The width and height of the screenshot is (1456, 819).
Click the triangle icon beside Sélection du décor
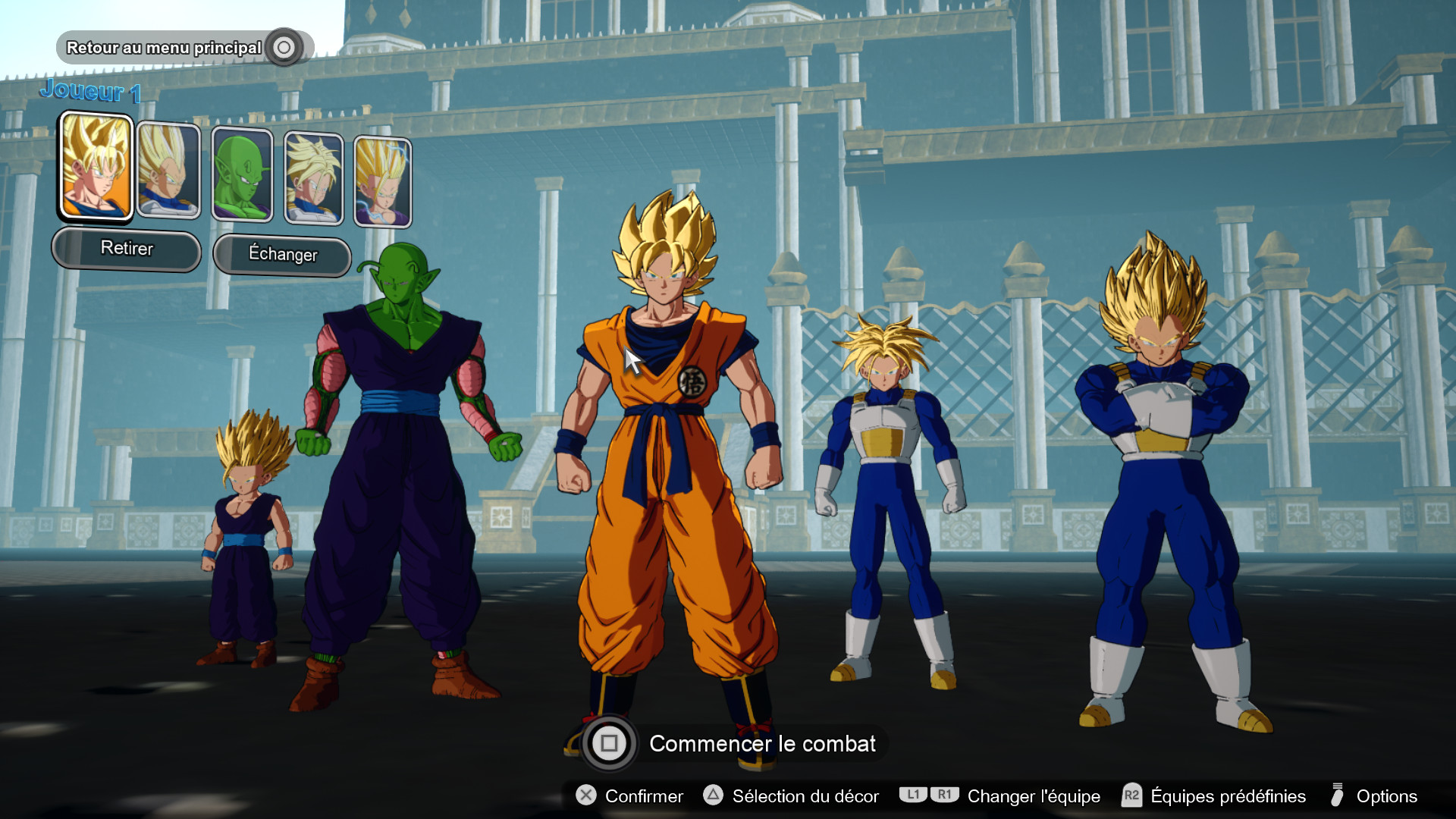click(714, 796)
